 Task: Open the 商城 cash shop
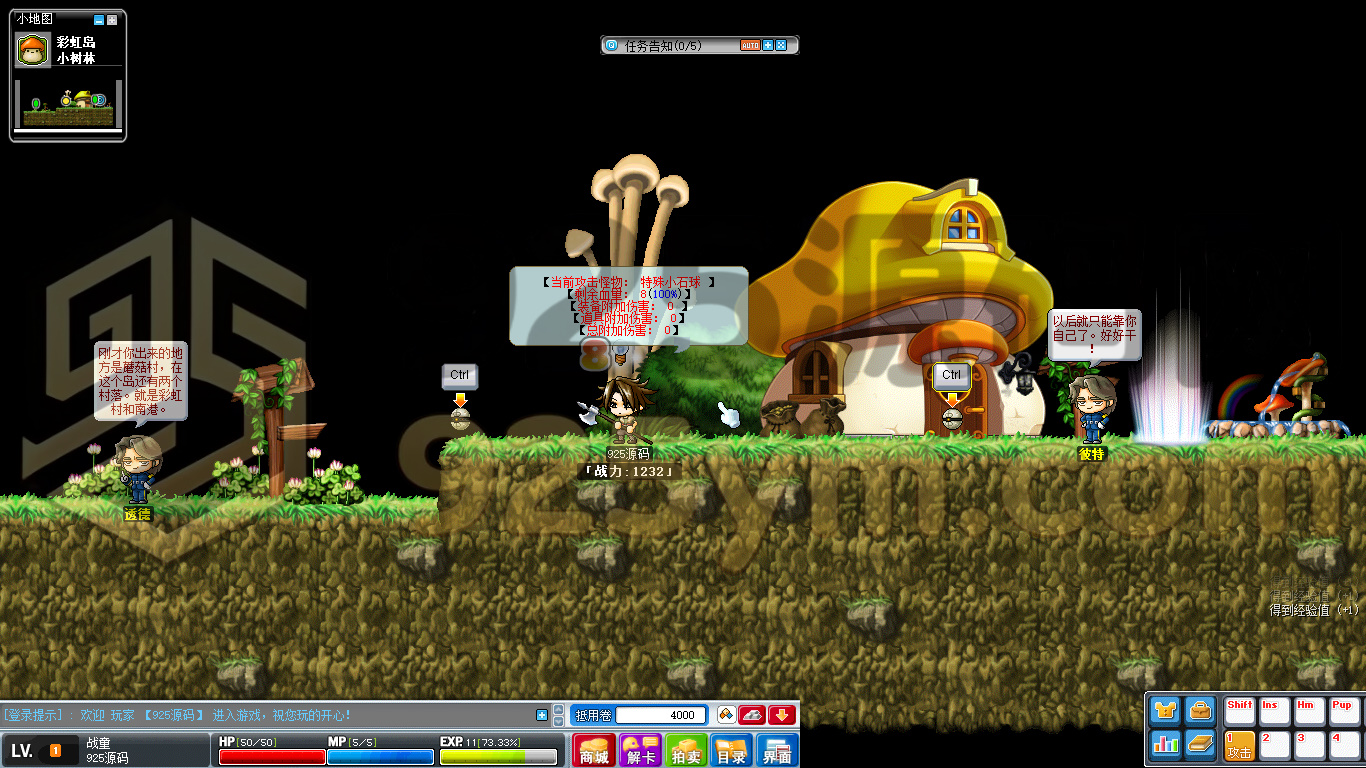[594, 750]
